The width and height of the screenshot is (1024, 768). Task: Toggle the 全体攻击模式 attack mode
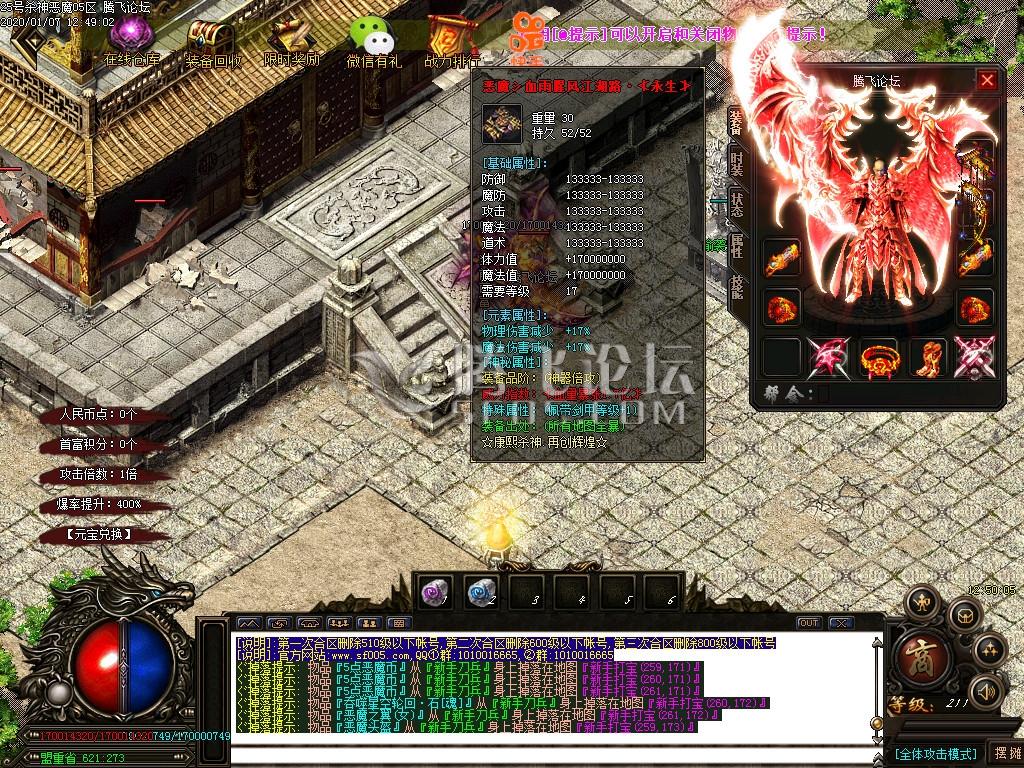pyautogui.click(x=935, y=752)
